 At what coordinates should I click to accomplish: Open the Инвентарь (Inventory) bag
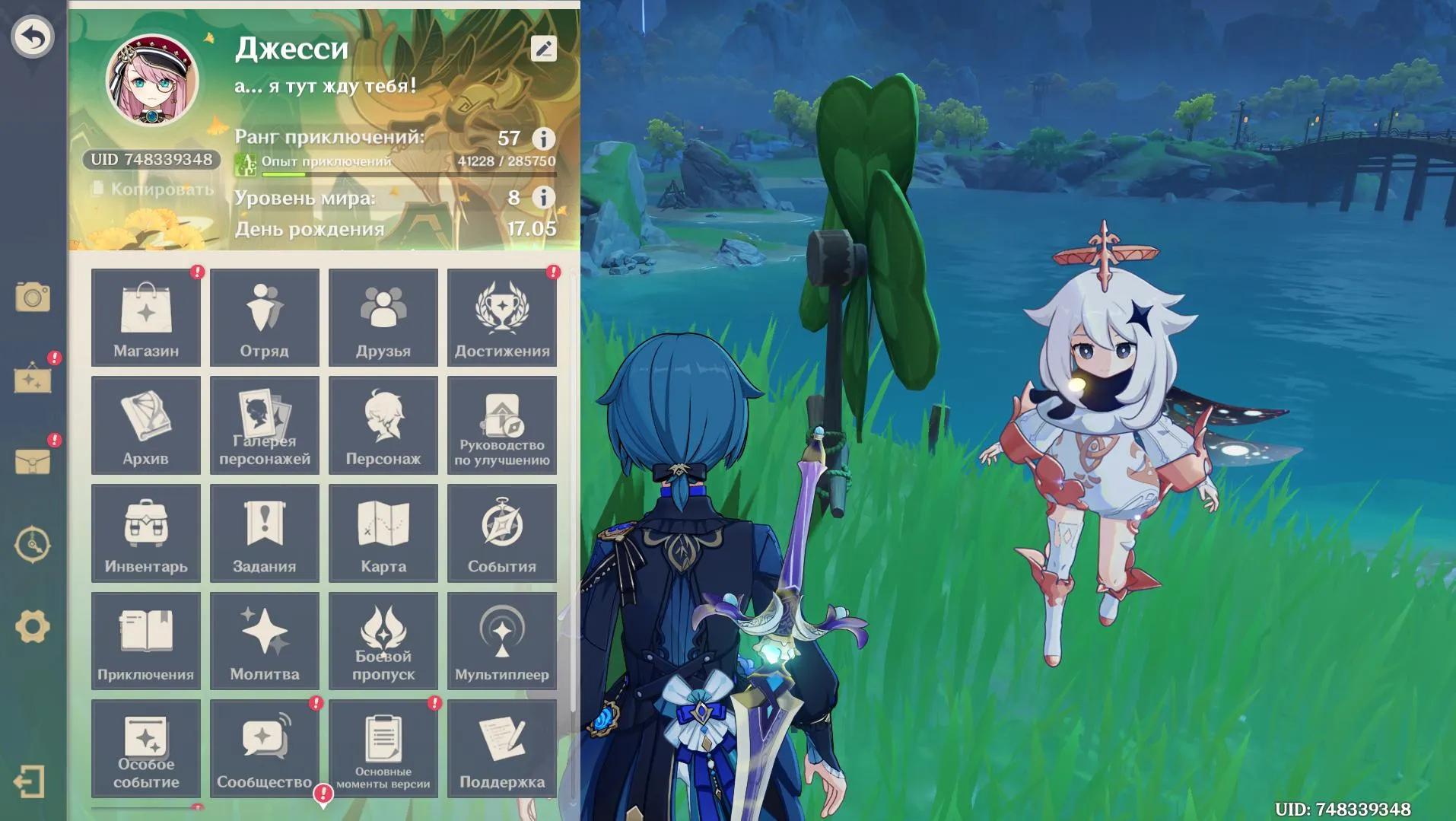145,533
